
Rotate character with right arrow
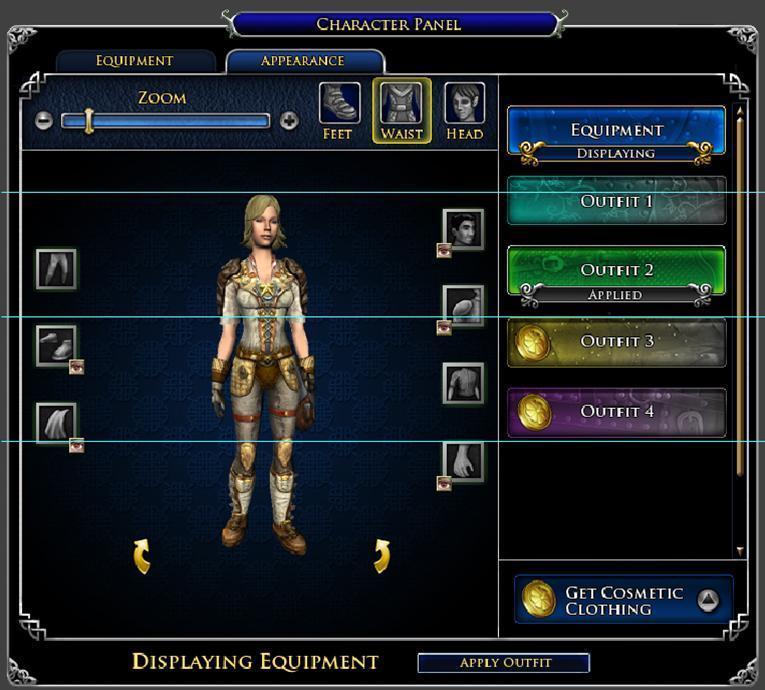tap(381, 556)
